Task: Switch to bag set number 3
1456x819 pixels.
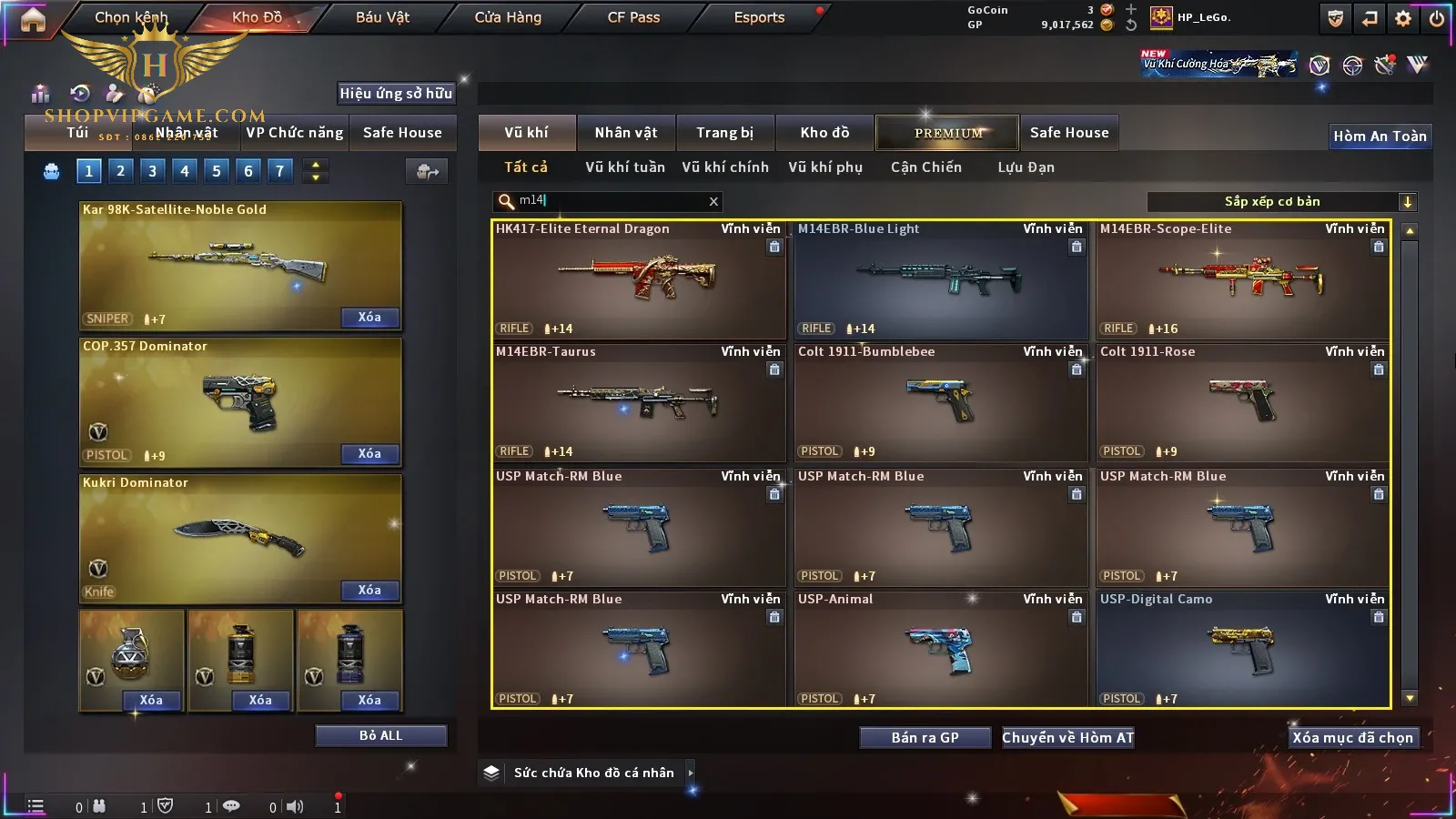Action: pyautogui.click(x=152, y=171)
